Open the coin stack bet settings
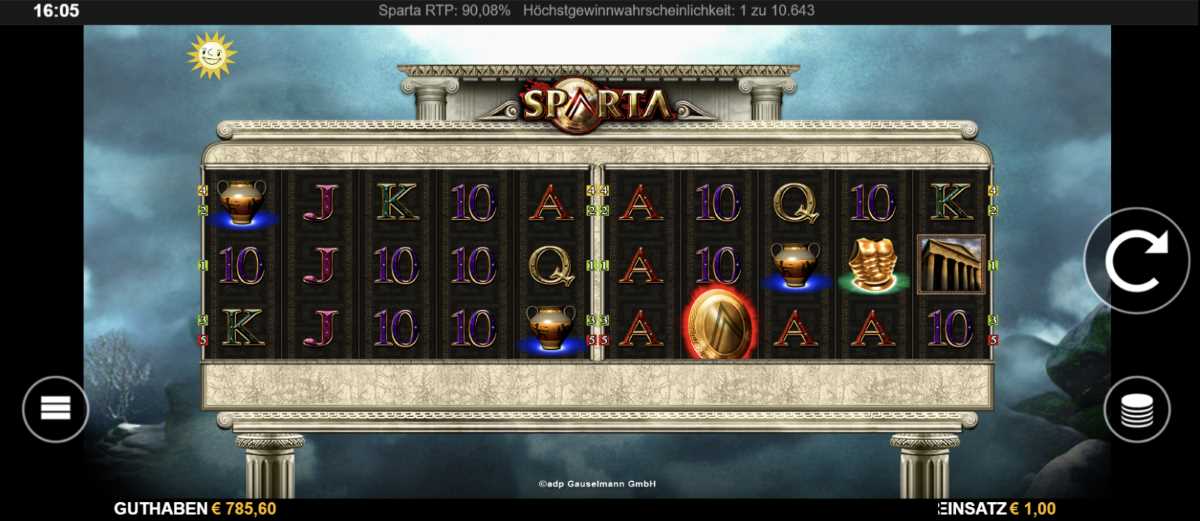The image size is (1200, 521). coord(1136,409)
